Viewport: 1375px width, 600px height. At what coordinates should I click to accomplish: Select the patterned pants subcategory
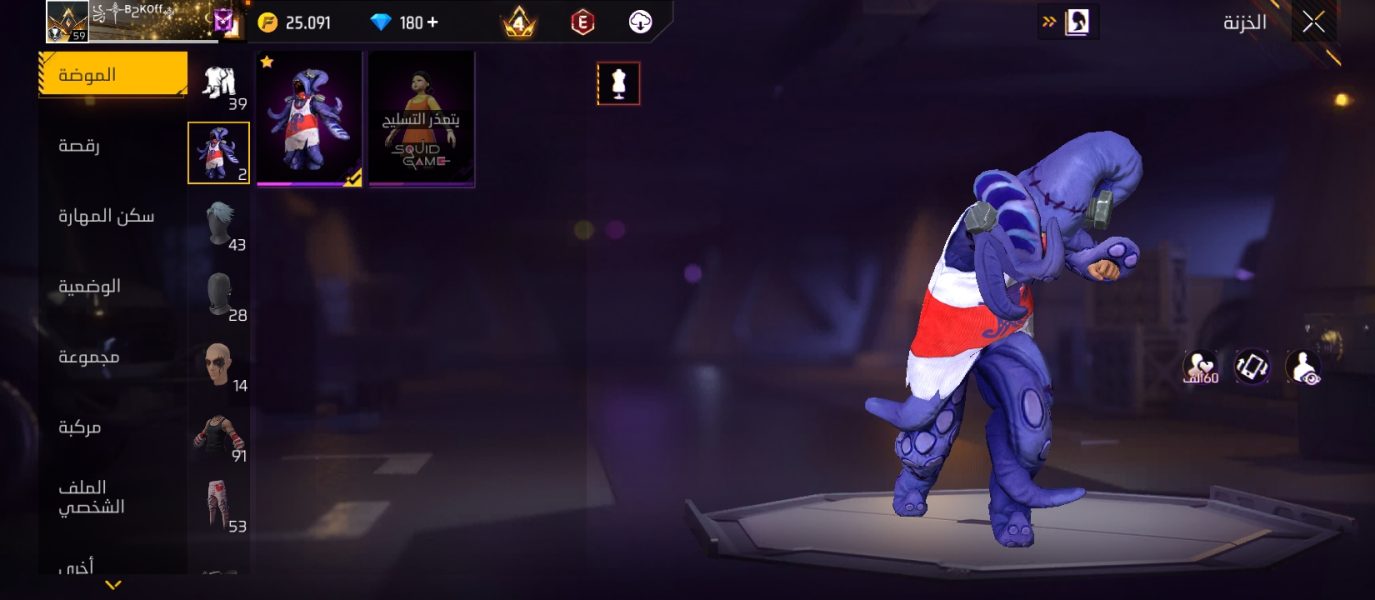click(219, 506)
